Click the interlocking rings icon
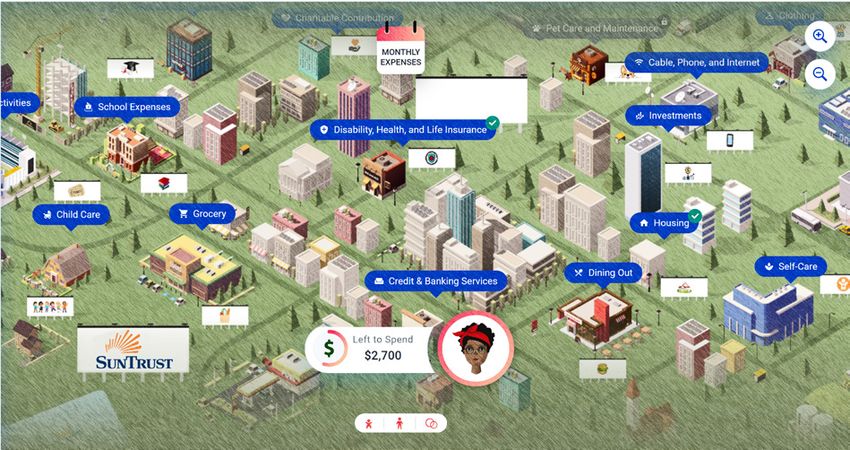Viewport: 850px width, 450px height. pos(432,423)
